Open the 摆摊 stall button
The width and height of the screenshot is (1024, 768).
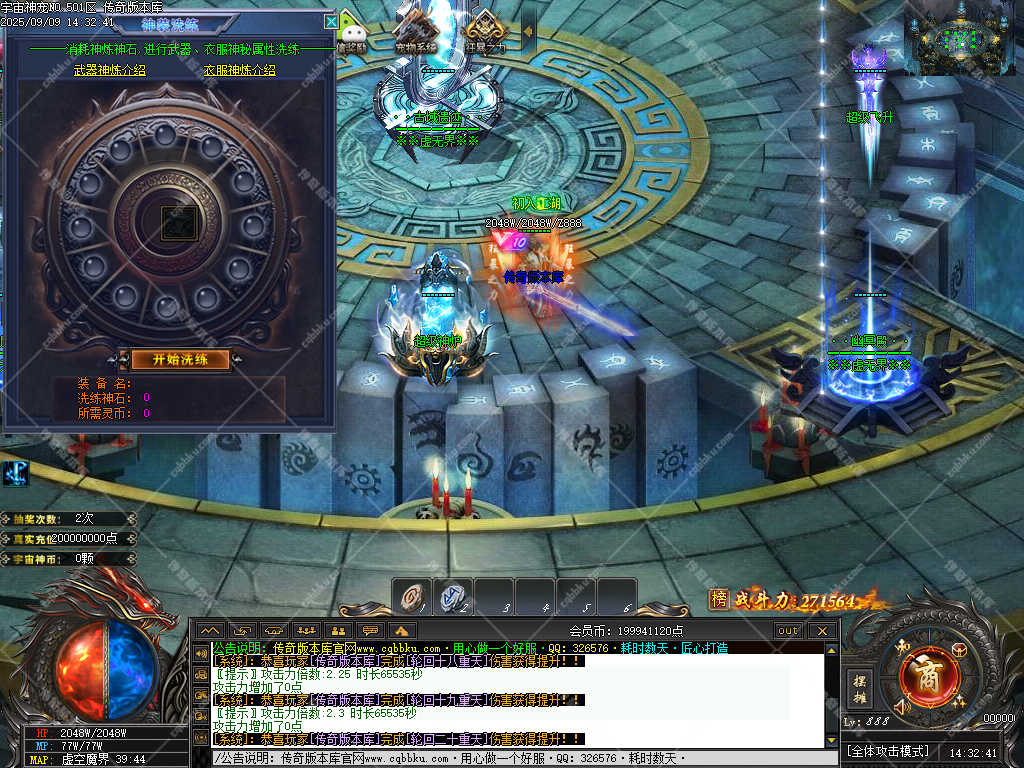tap(859, 689)
